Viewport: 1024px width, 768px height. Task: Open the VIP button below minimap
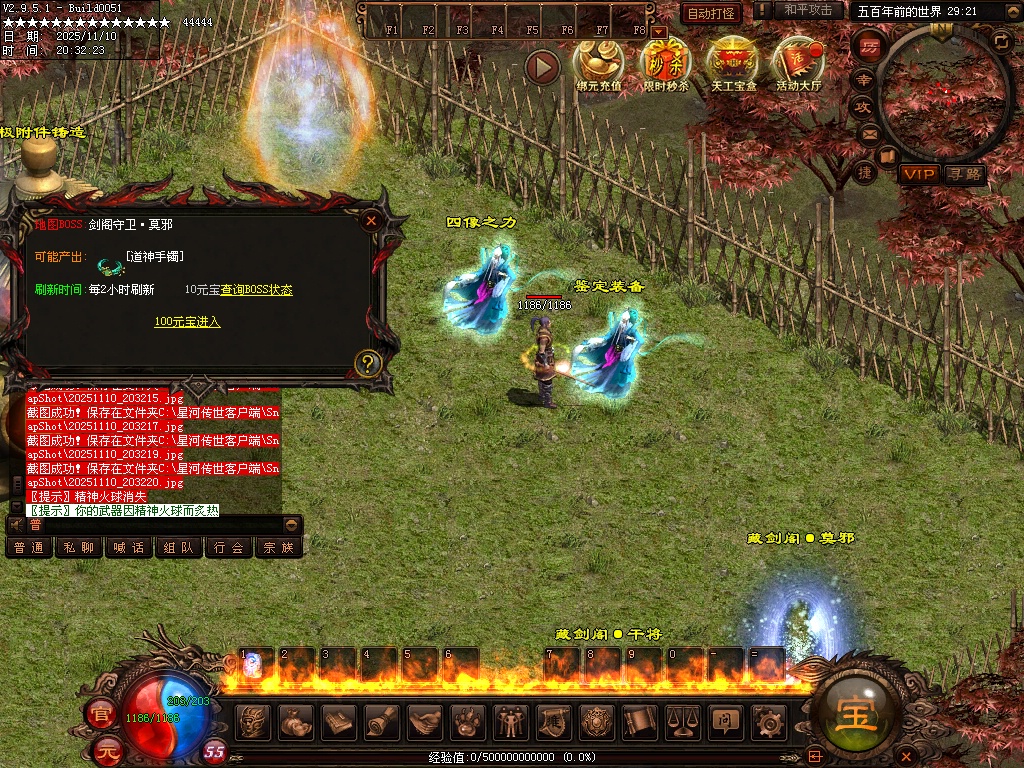pos(918,174)
